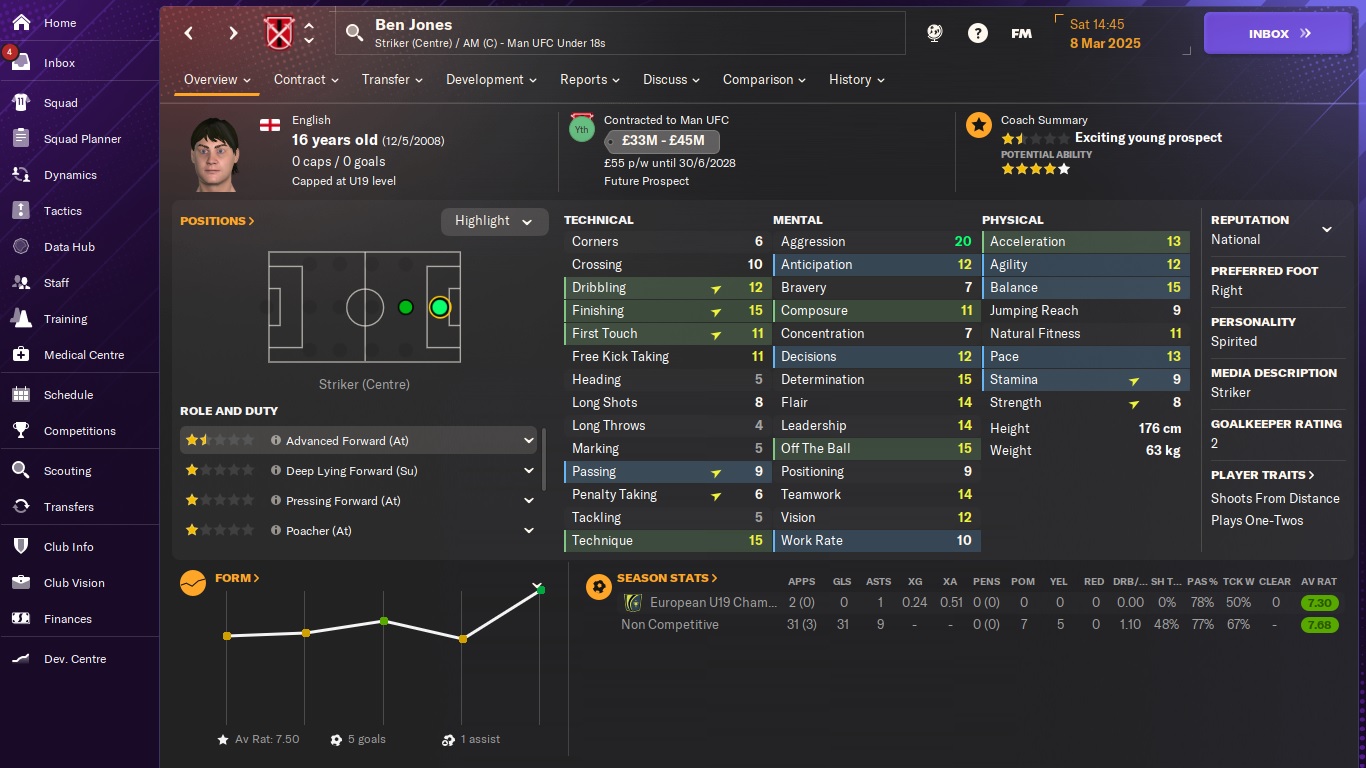This screenshot has height=768, width=1366.
Task: Expand the Highlight dropdown
Action: pyautogui.click(x=494, y=221)
